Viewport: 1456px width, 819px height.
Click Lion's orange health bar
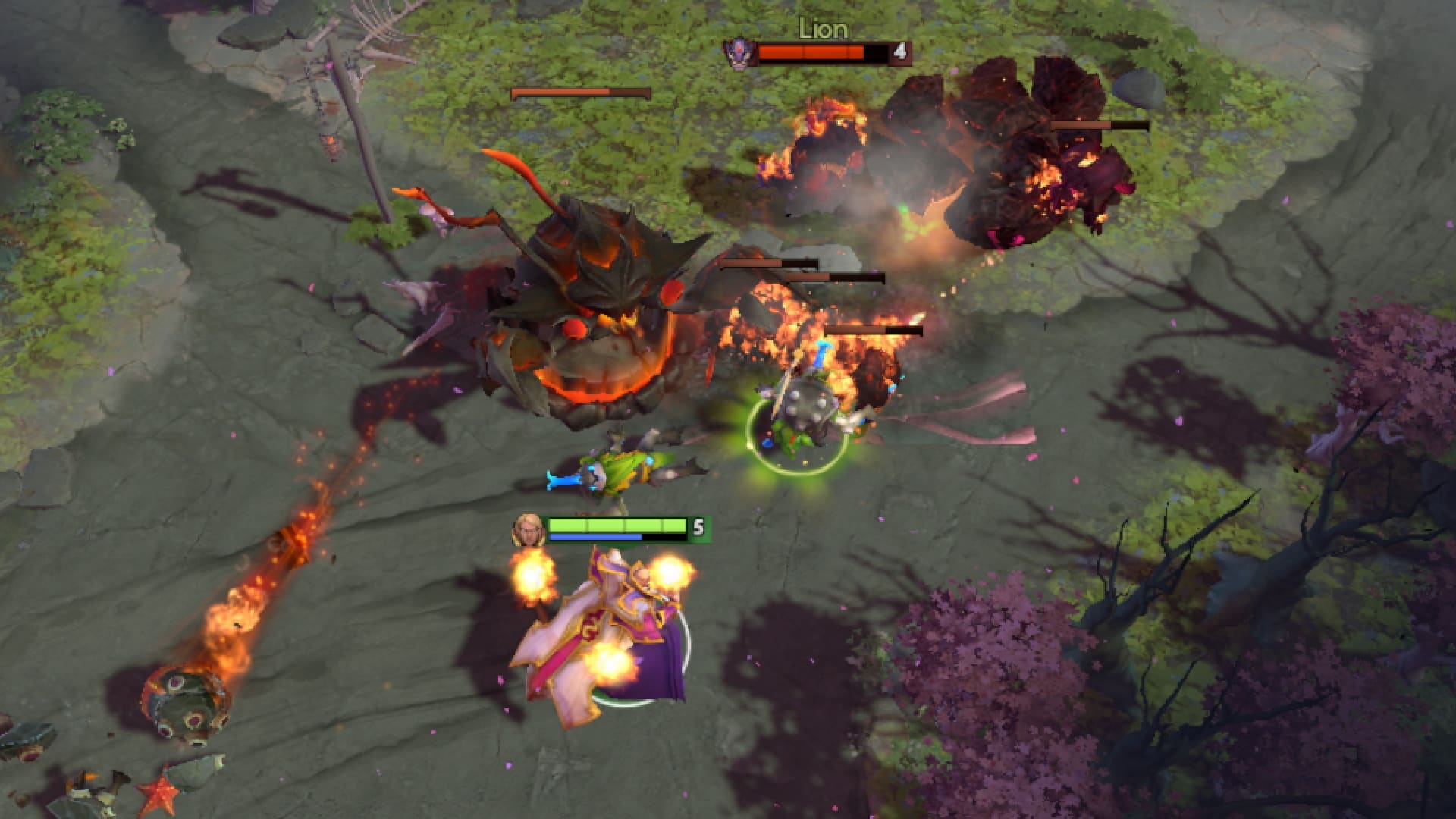(x=811, y=52)
